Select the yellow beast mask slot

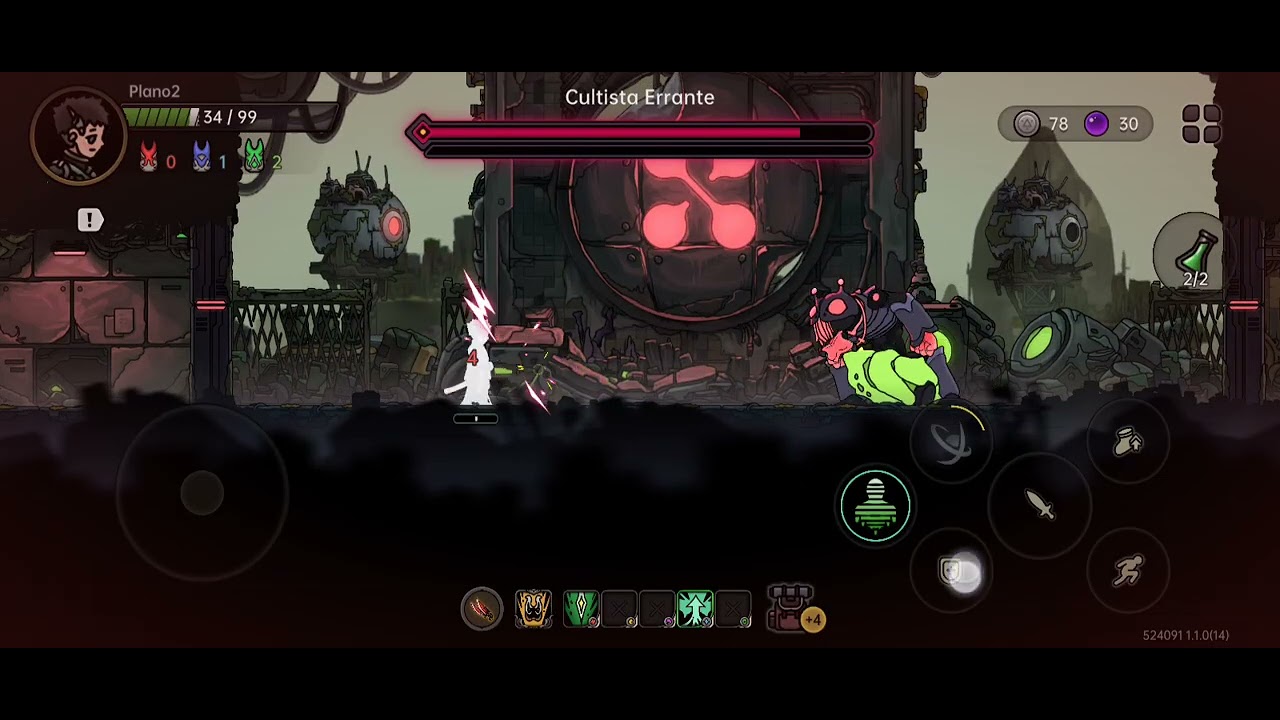[533, 608]
